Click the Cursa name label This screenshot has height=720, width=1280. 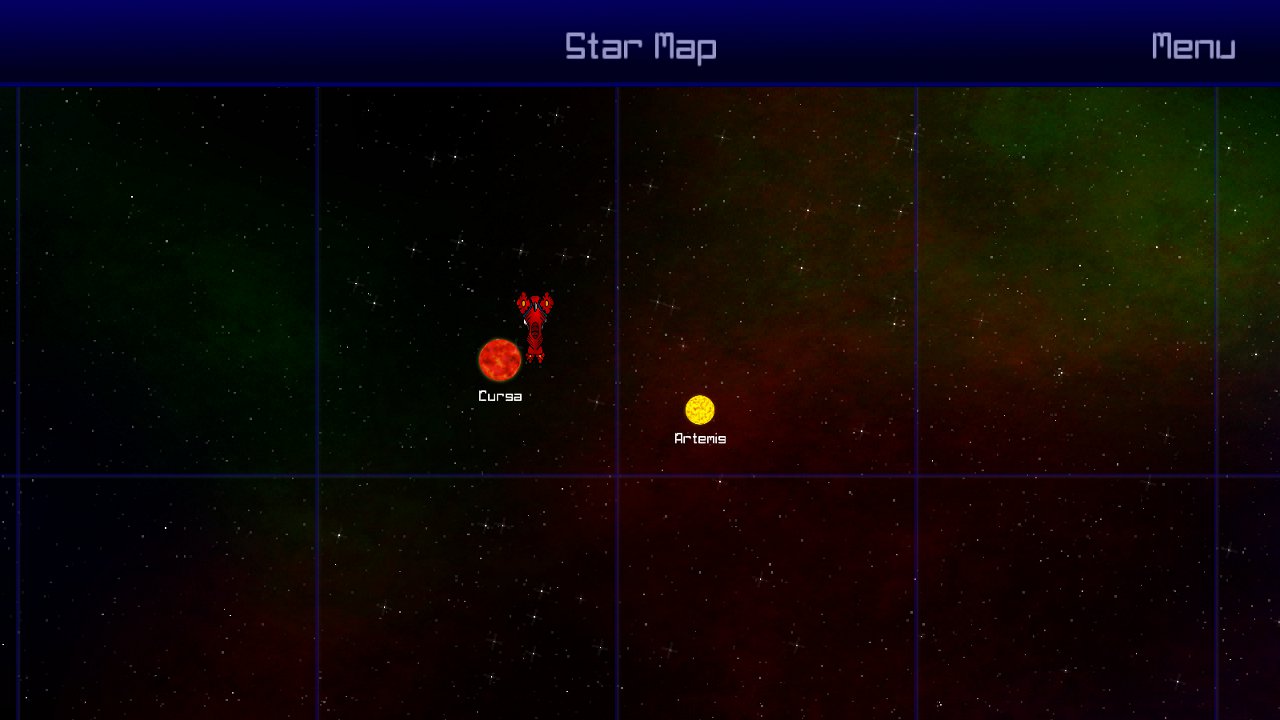tap(500, 396)
